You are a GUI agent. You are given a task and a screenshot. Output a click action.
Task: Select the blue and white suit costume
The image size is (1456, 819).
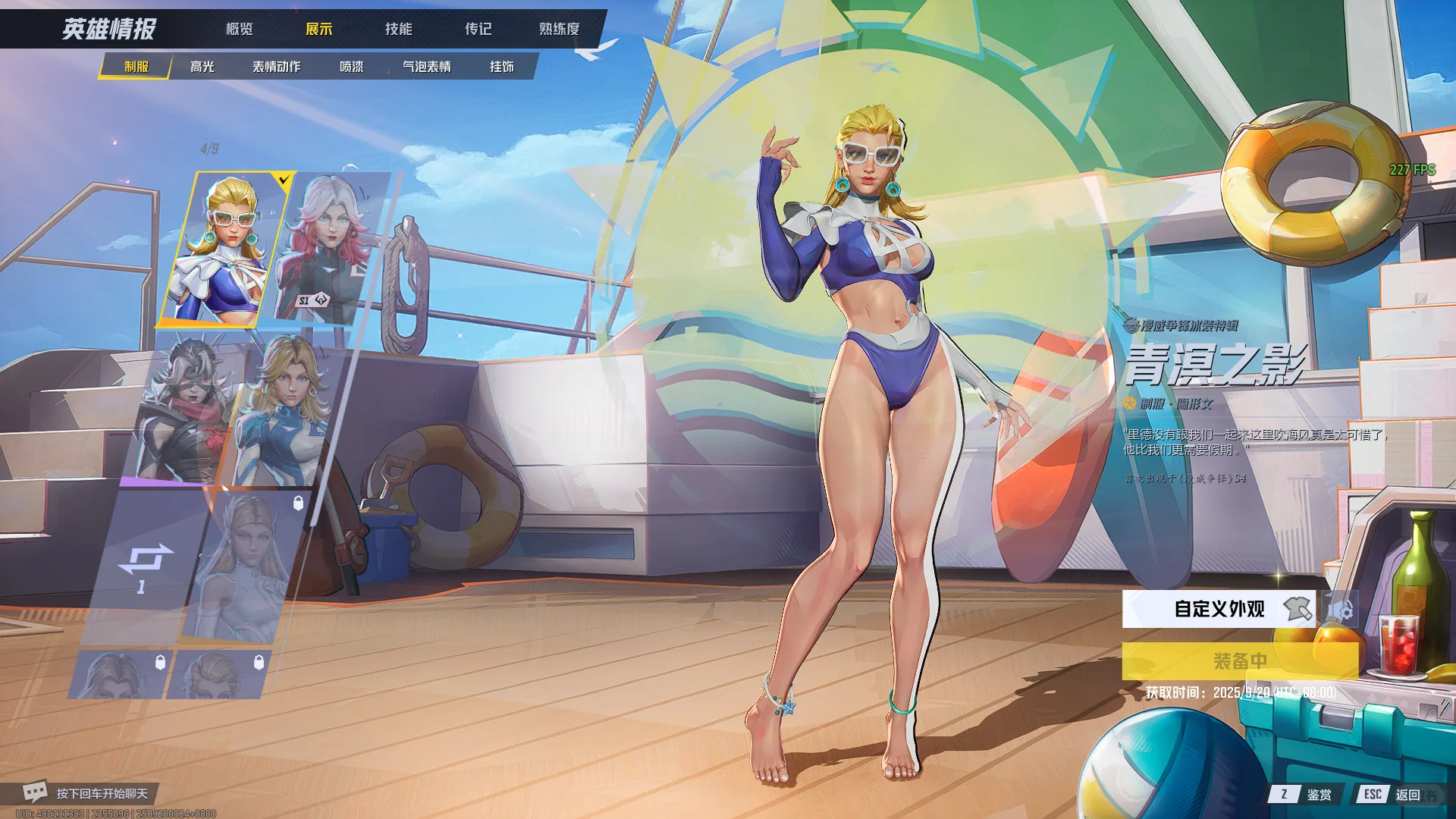point(284,409)
